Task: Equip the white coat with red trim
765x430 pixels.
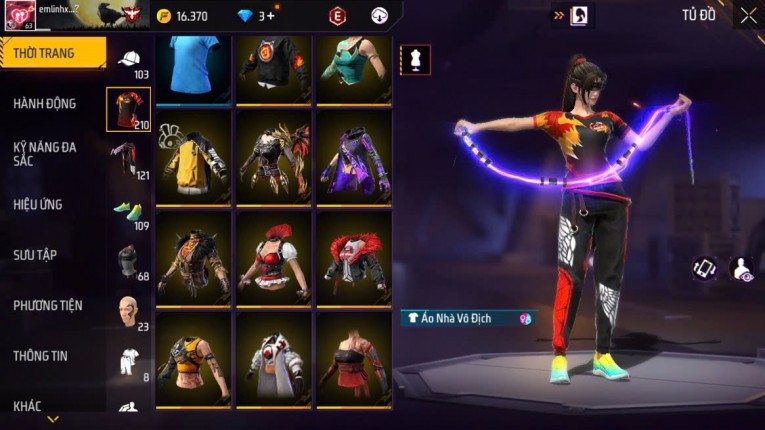Action: coord(274,360)
